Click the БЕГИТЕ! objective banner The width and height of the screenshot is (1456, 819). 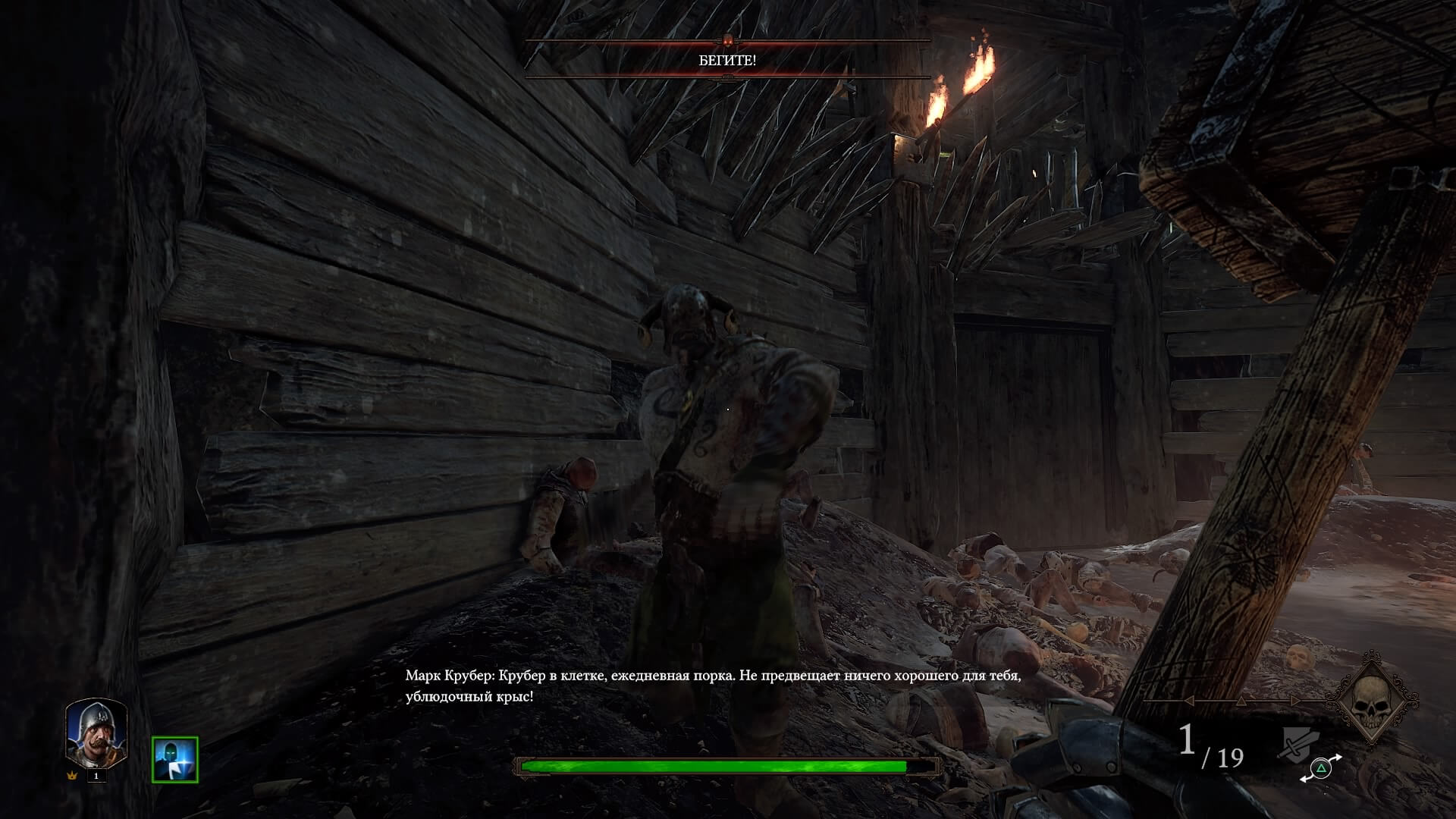tap(727, 61)
